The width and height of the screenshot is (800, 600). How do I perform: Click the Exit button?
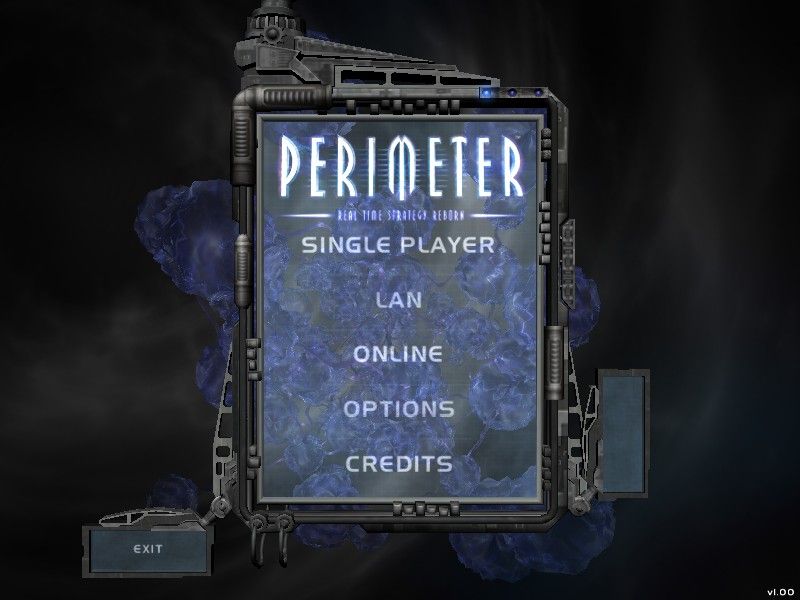(147, 548)
